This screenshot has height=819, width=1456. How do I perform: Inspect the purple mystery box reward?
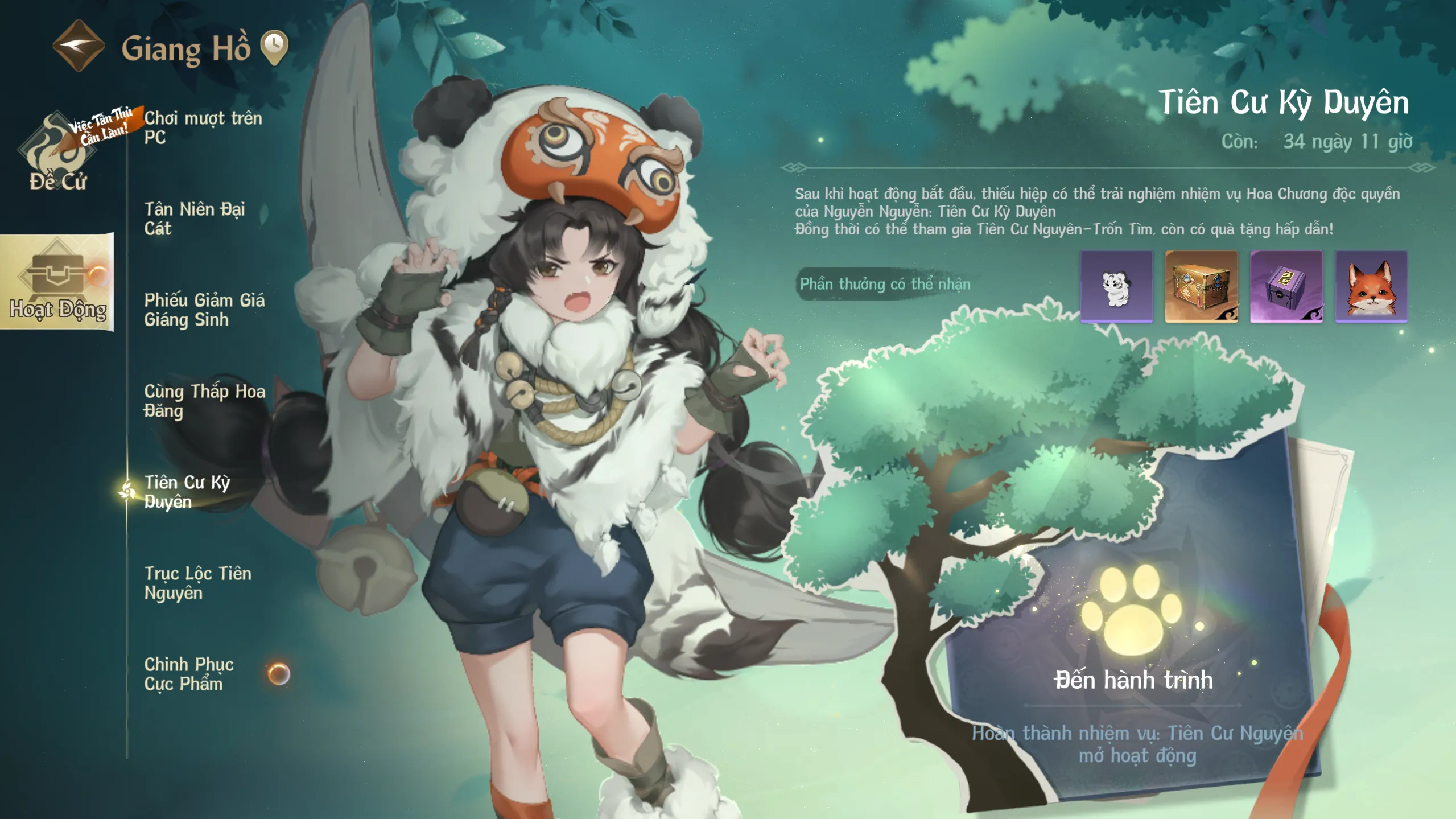[1286, 287]
